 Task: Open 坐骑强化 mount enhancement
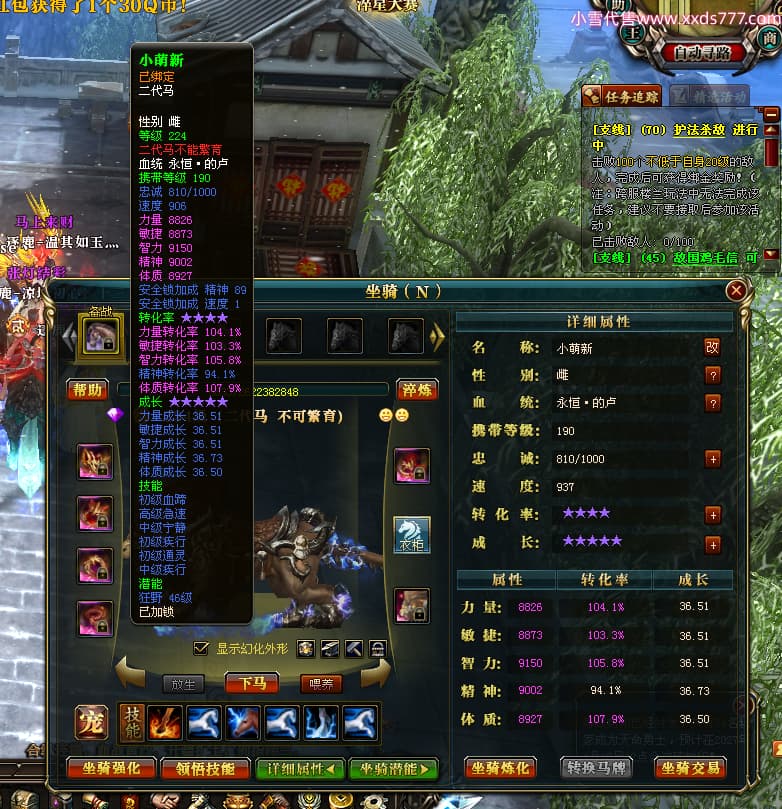pos(111,768)
